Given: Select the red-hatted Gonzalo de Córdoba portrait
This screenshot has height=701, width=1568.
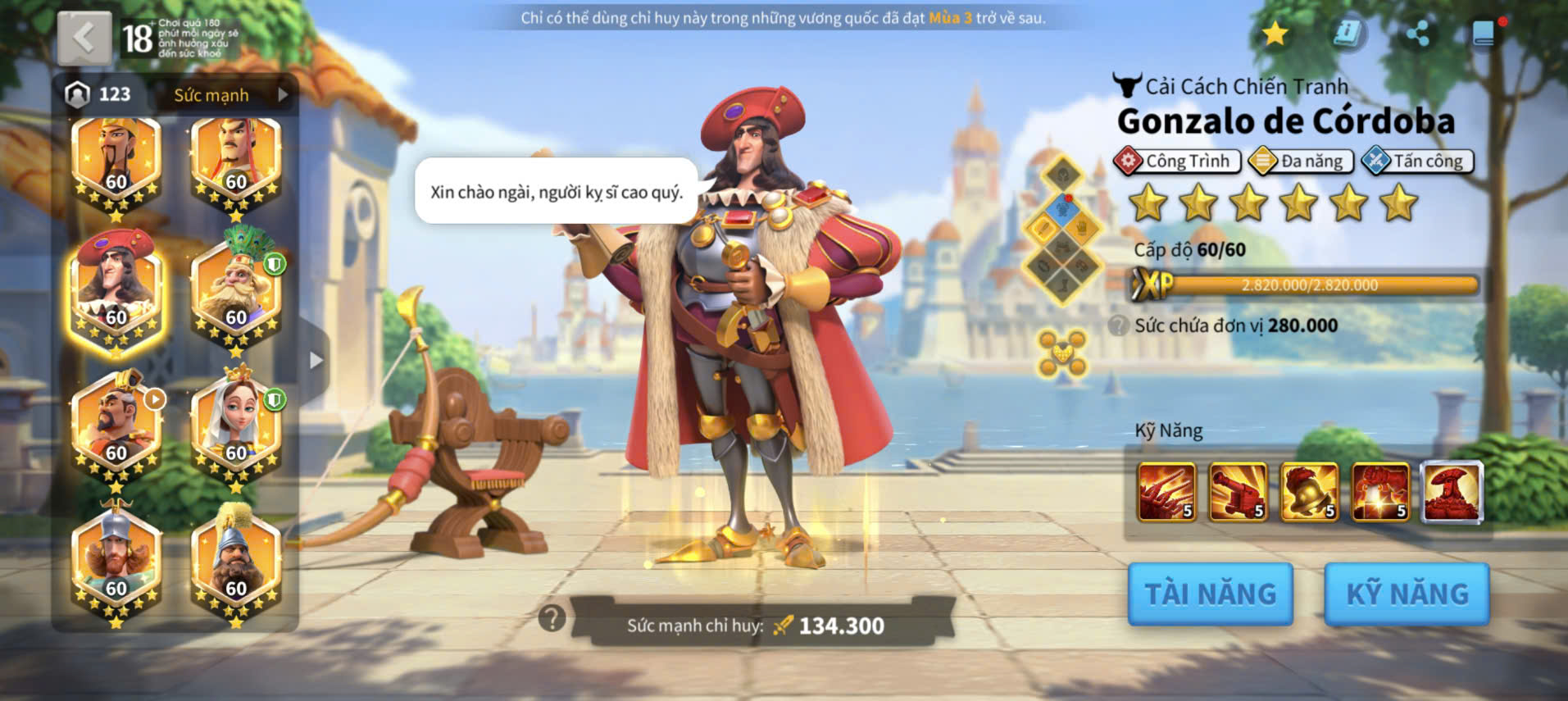Looking at the screenshot, I should 116,293.
